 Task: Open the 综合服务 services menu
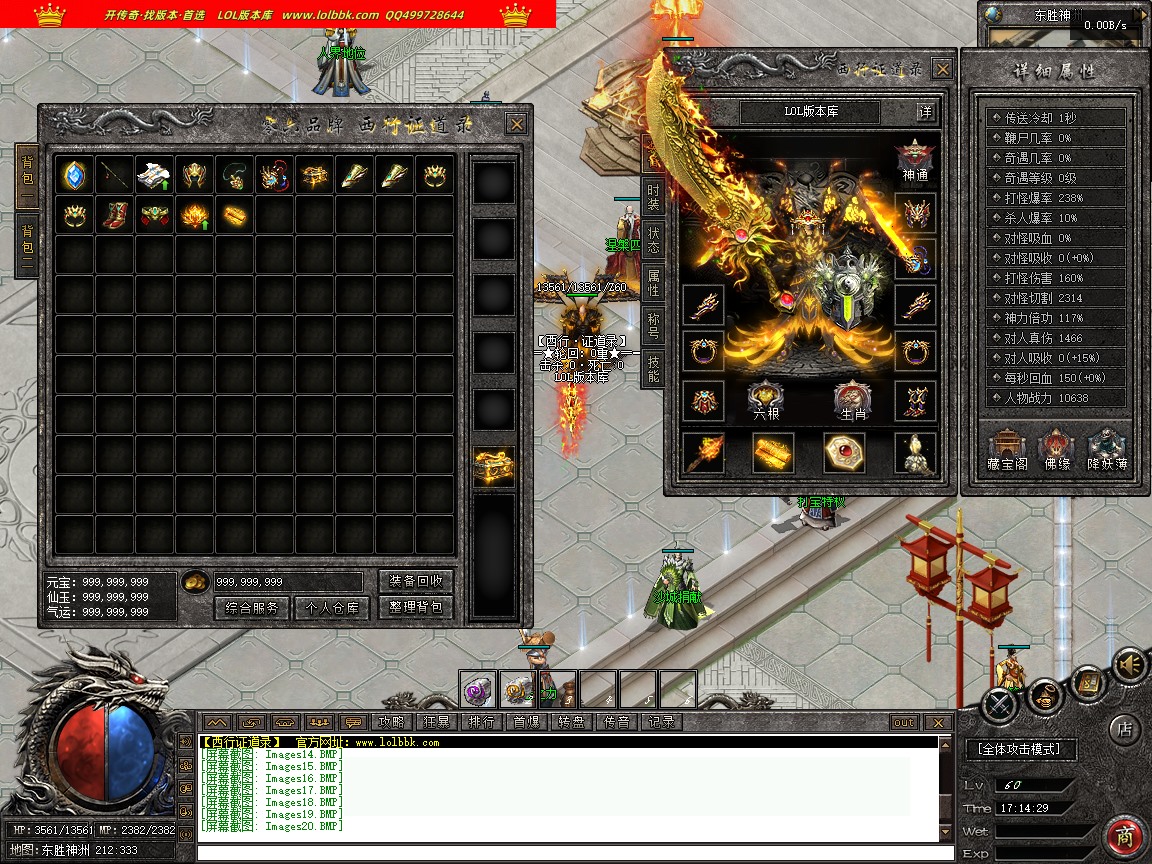click(252, 607)
